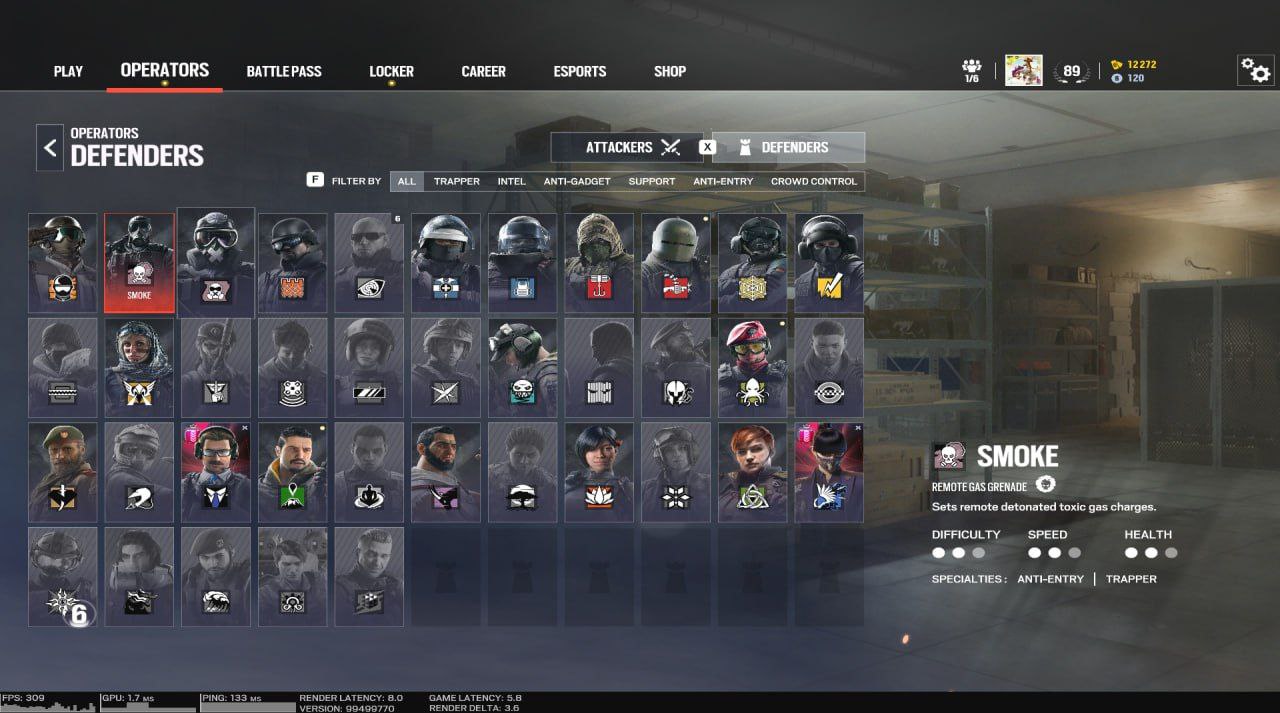Screen dimensions: 1280x713
Task: Open the Esports tab
Action: (580, 72)
